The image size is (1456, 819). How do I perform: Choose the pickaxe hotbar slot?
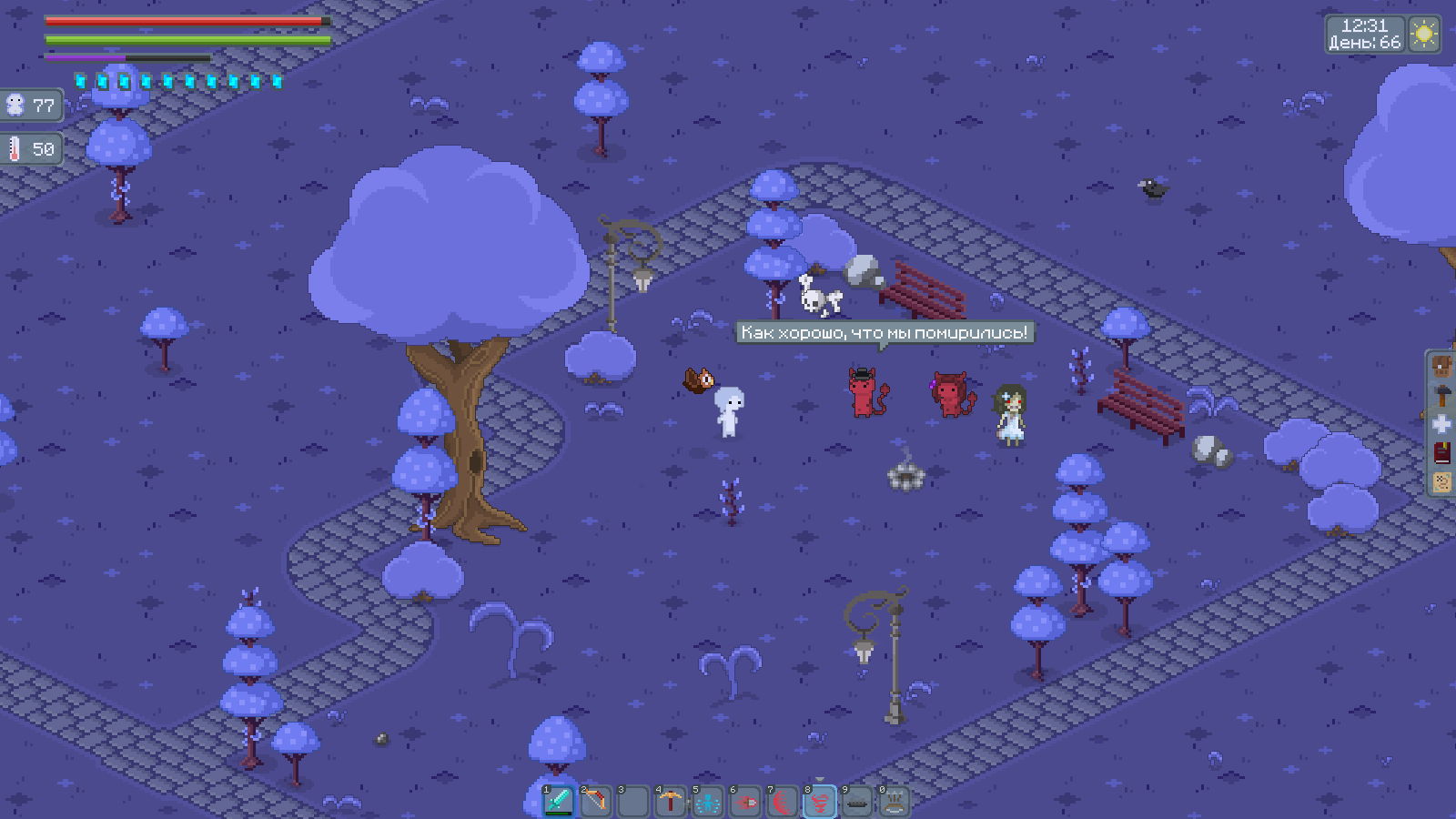671,802
